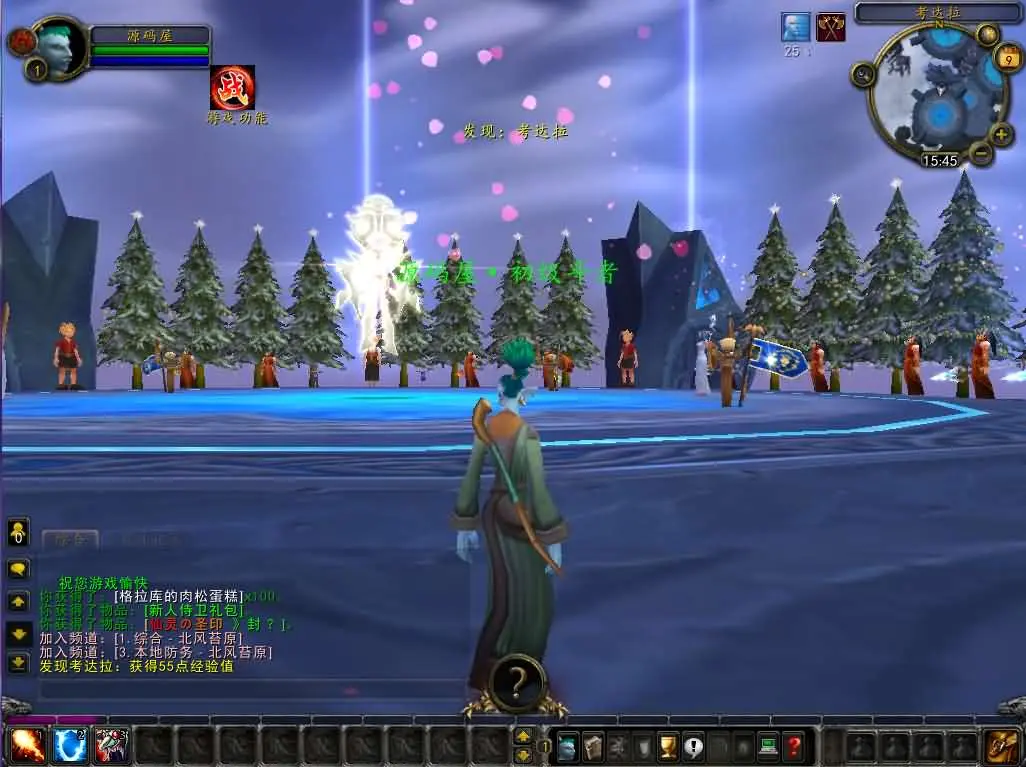The height and width of the screenshot is (767, 1026).
Task: Click the action bar page up arrow
Action: 523,736
